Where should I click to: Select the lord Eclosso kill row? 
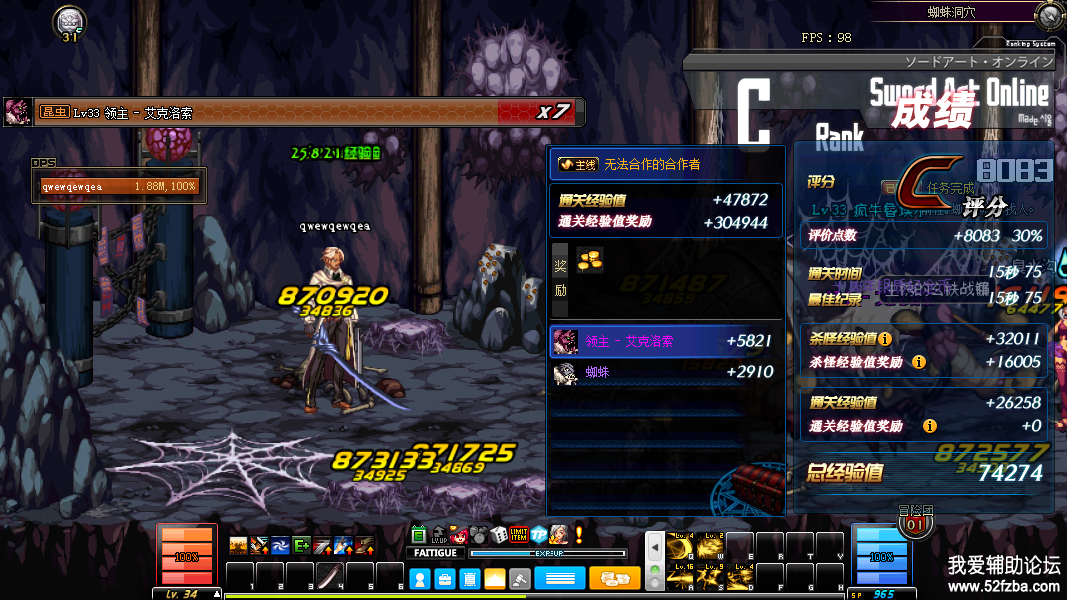[665, 341]
